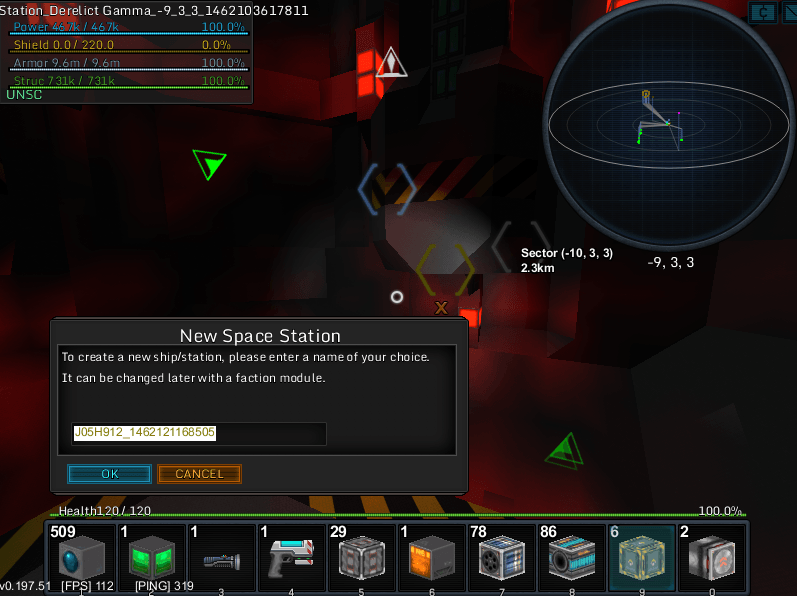Select the grey hull block stack of 29
Viewport: 797px width, 596px height.
tap(361, 558)
